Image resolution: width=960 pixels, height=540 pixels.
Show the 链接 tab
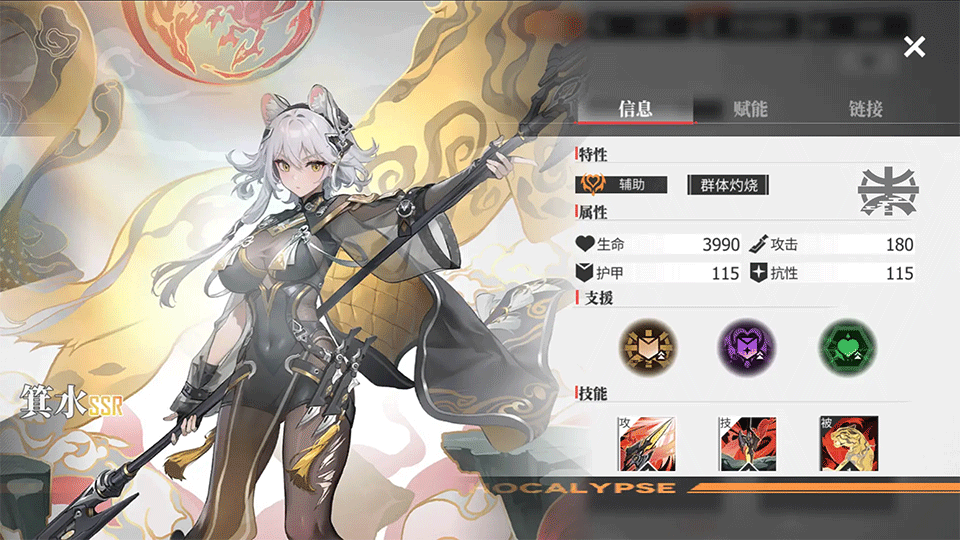click(865, 109)
